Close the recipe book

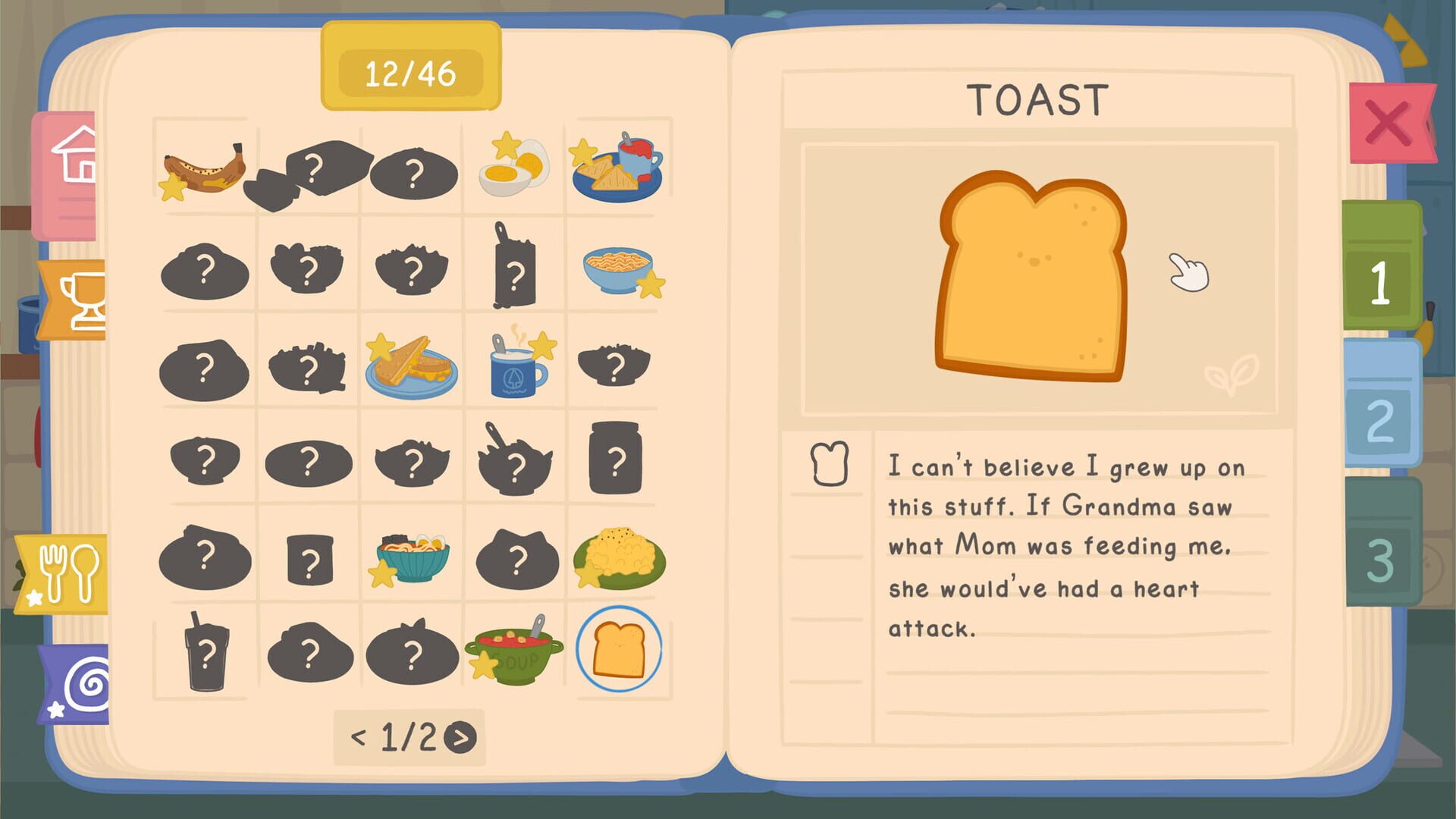coord(1389,121)
